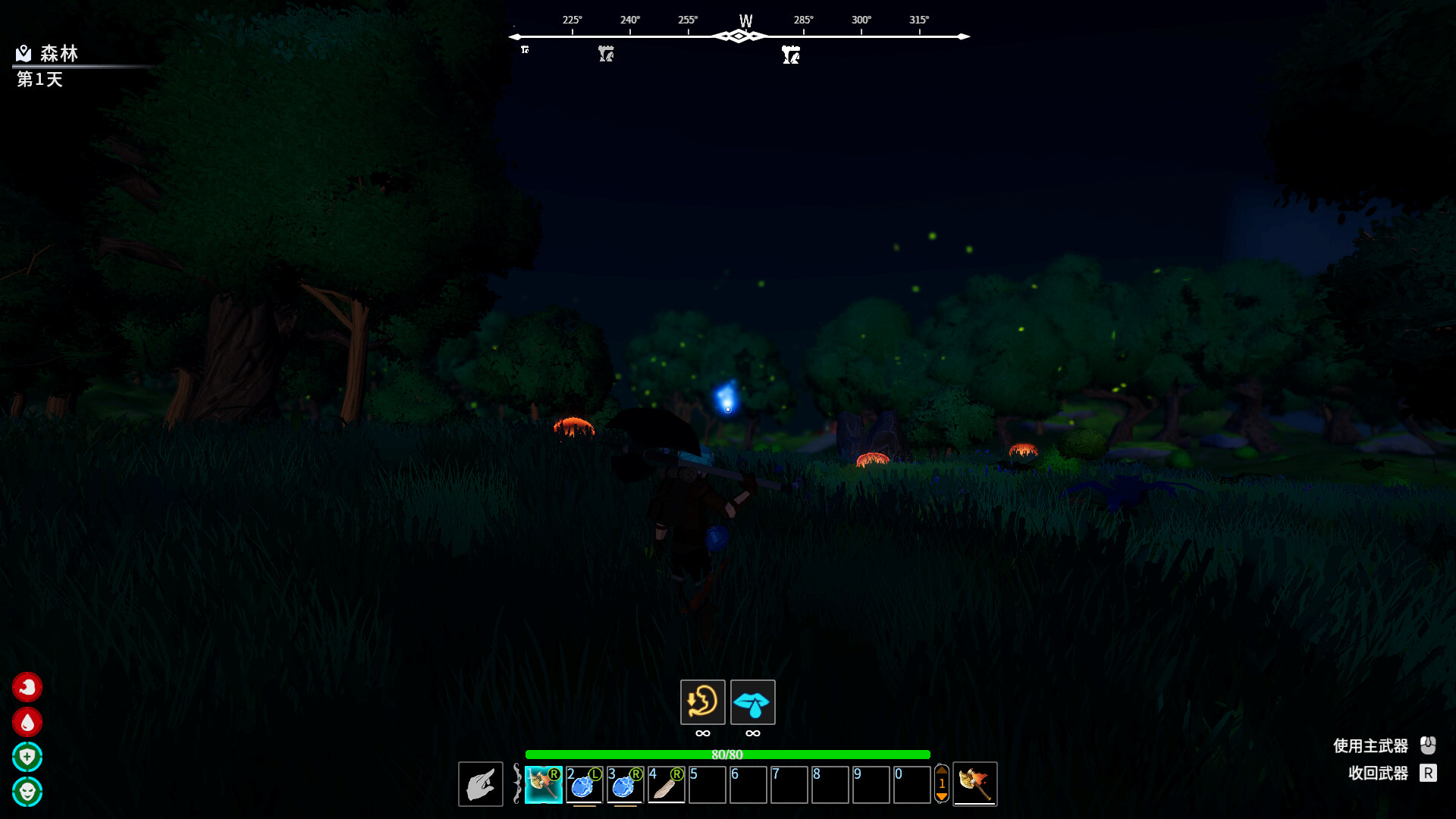Click the torch icon at the hotbar's right end
Viewport: 1456px width, 819px height.
point(975,784)
